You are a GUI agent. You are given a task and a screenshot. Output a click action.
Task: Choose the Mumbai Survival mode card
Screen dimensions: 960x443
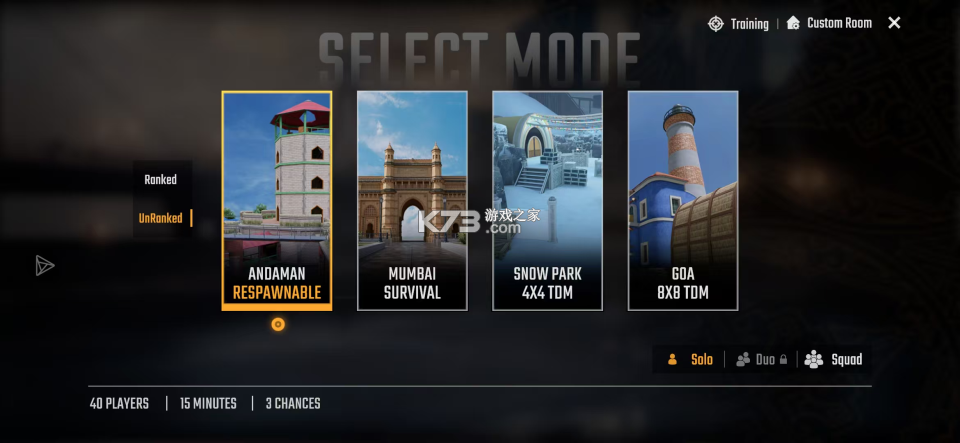(412, 200)
